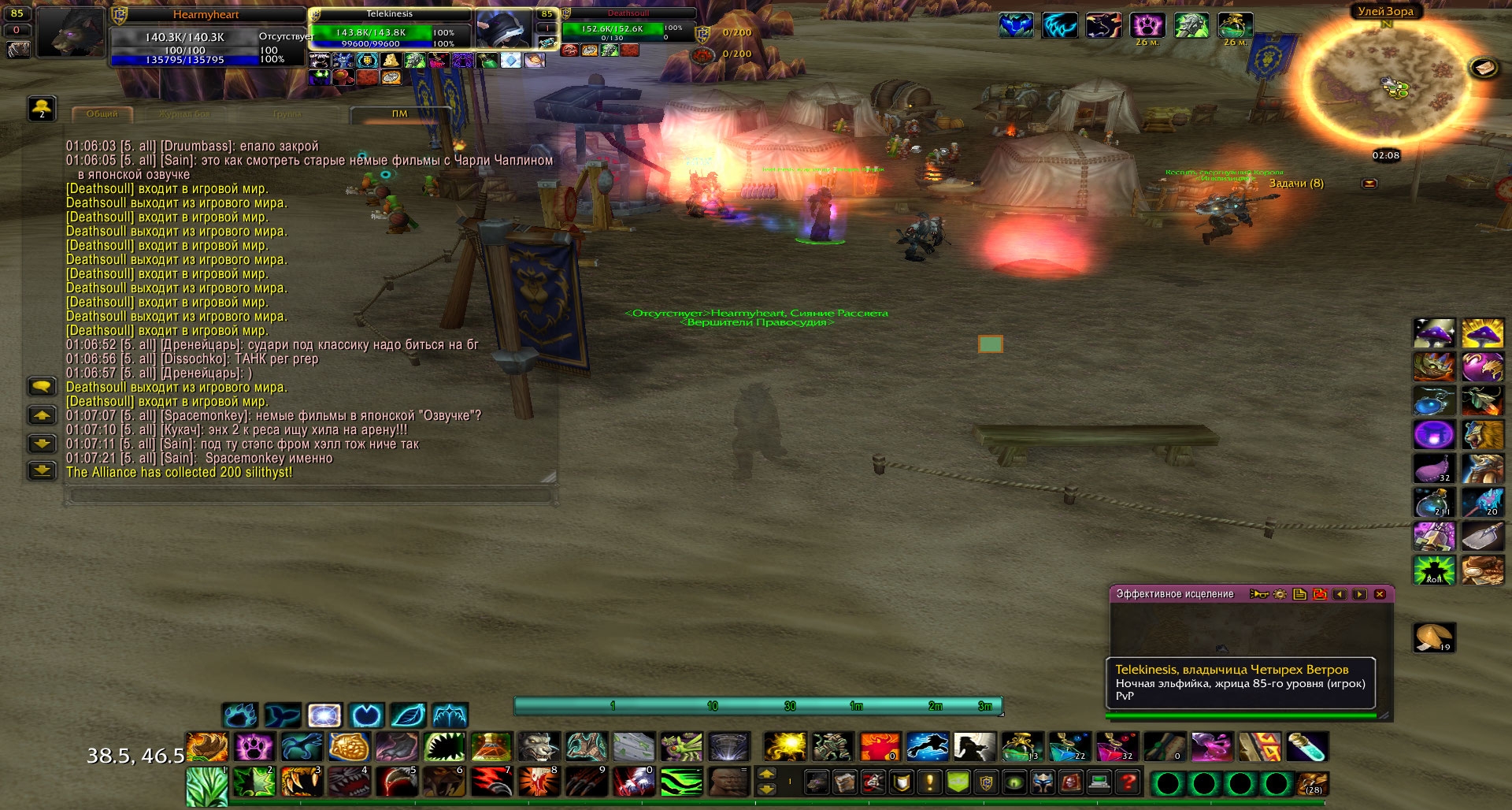Expand the Задачи (8) quest tracker

[x=1369, y=184]
